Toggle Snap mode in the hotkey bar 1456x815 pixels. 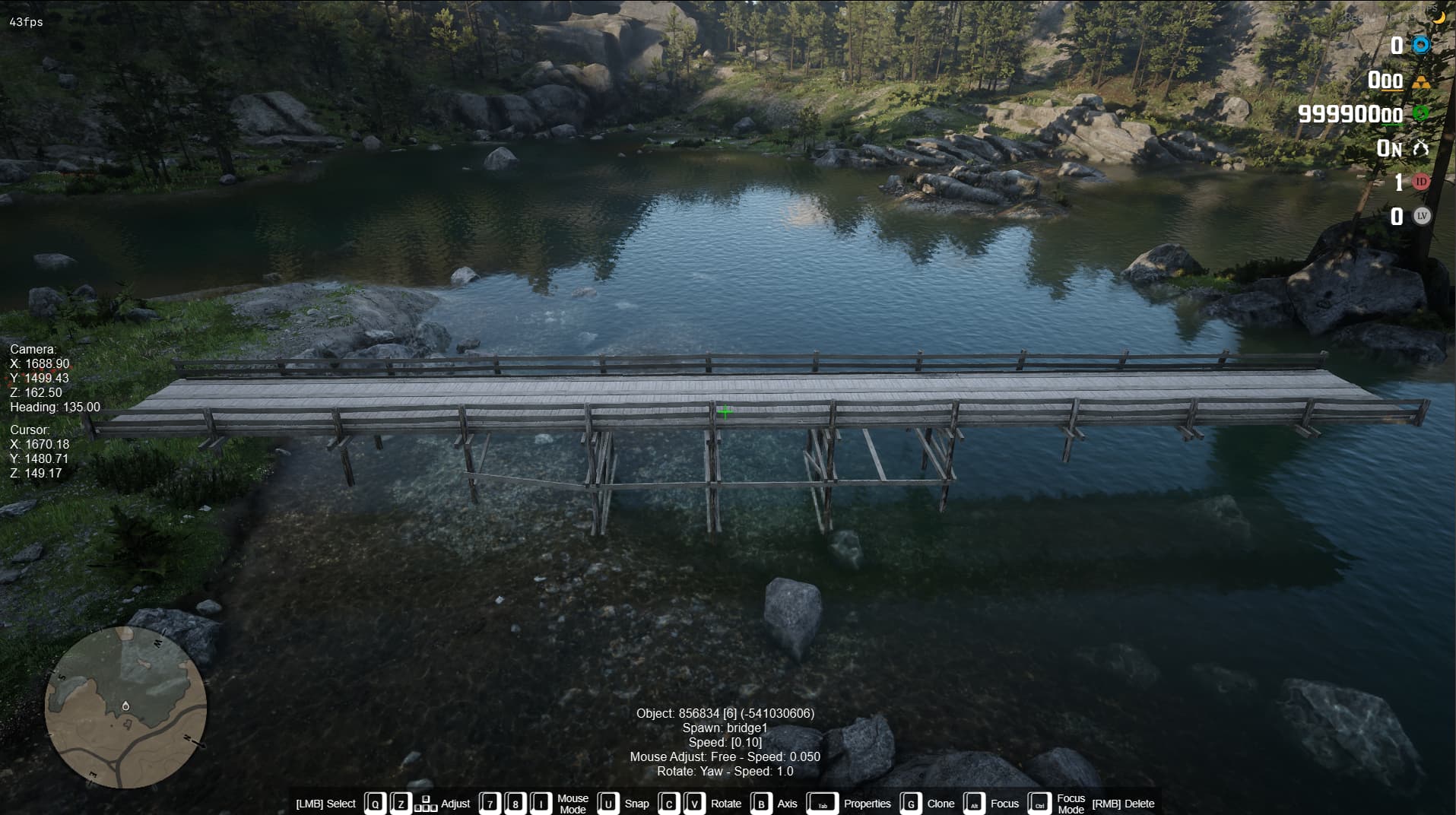point(637,803)
